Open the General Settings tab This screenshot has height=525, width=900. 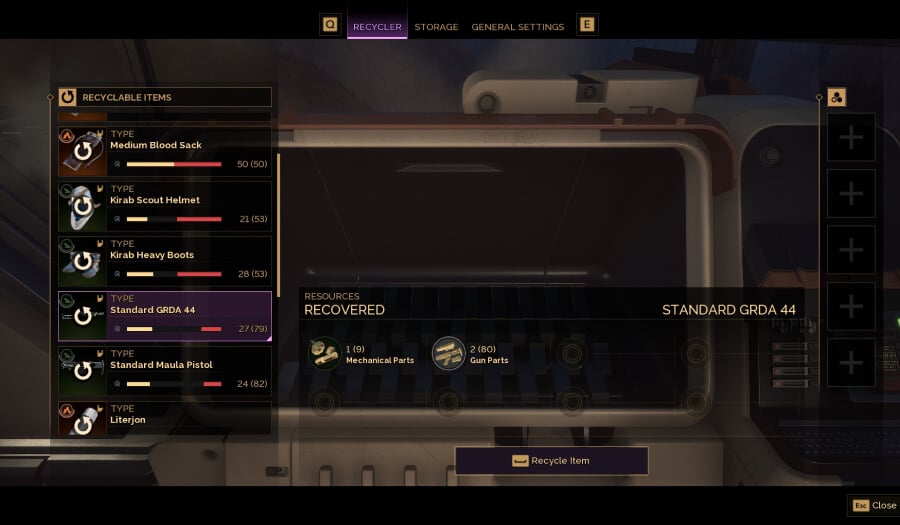click(518, 27)
